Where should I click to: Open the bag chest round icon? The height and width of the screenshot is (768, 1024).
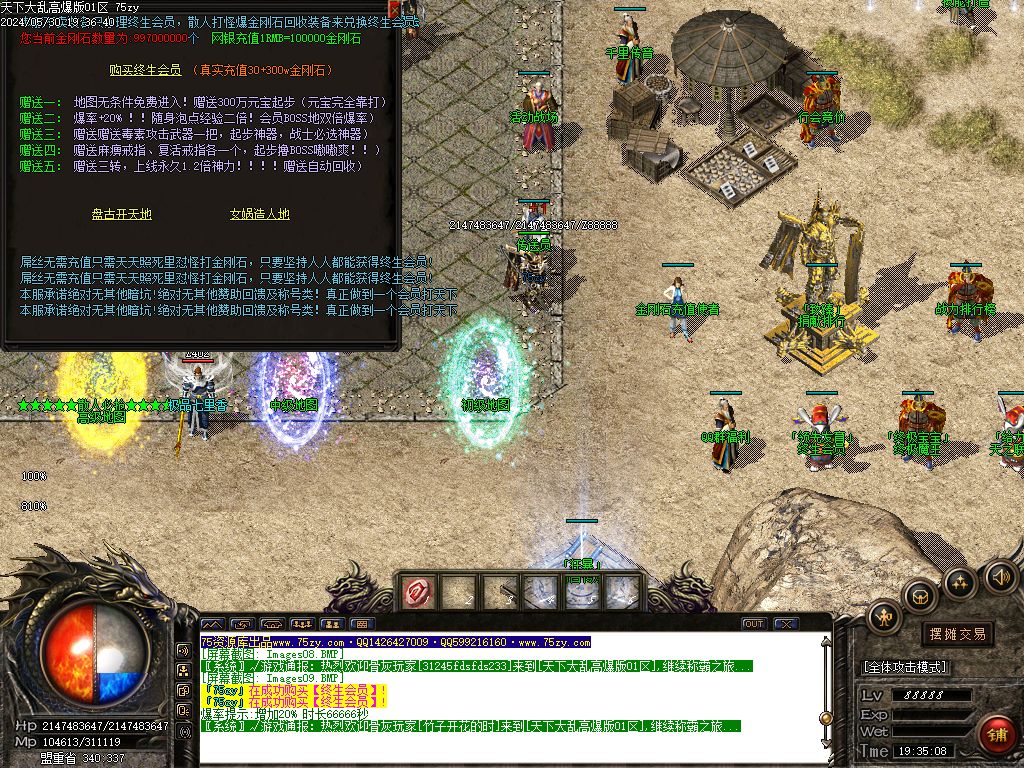pos(919,597)
